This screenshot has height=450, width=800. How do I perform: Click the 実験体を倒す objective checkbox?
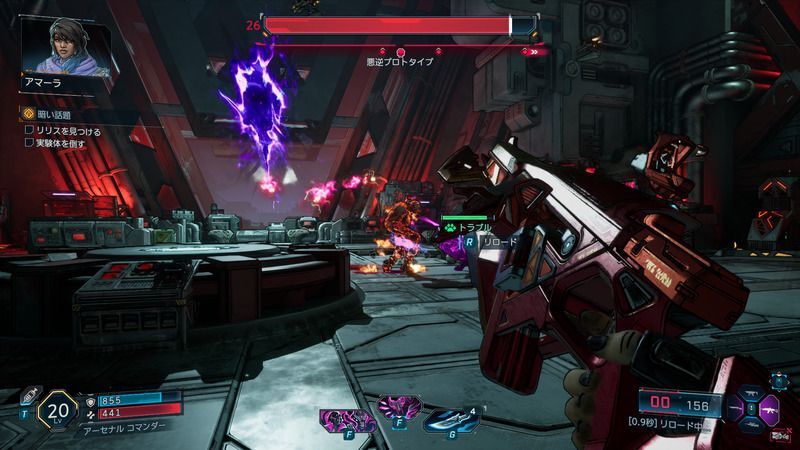click(x=29, y=144)
